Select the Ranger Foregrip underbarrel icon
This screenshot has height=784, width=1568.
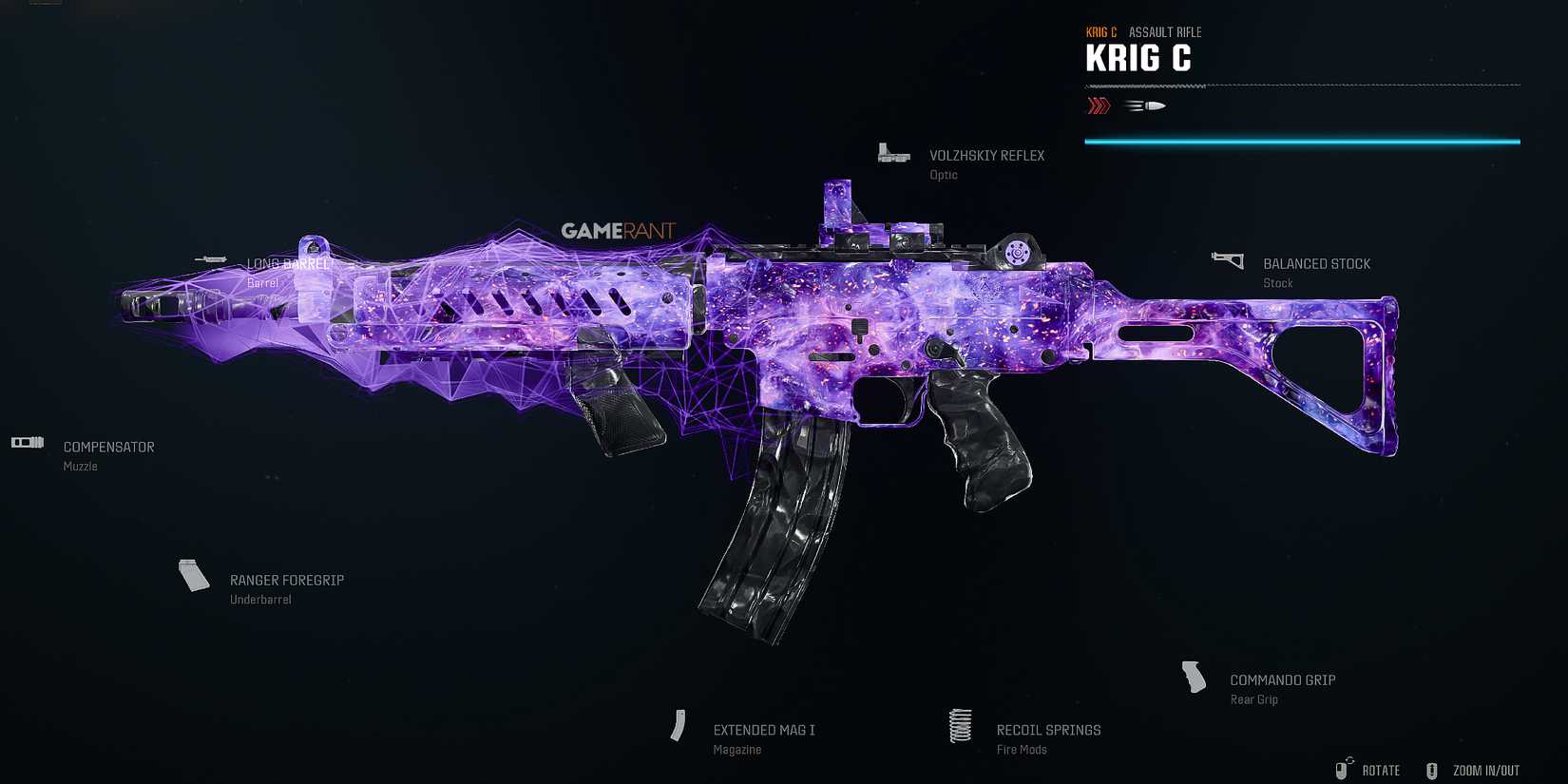point(193,575)
